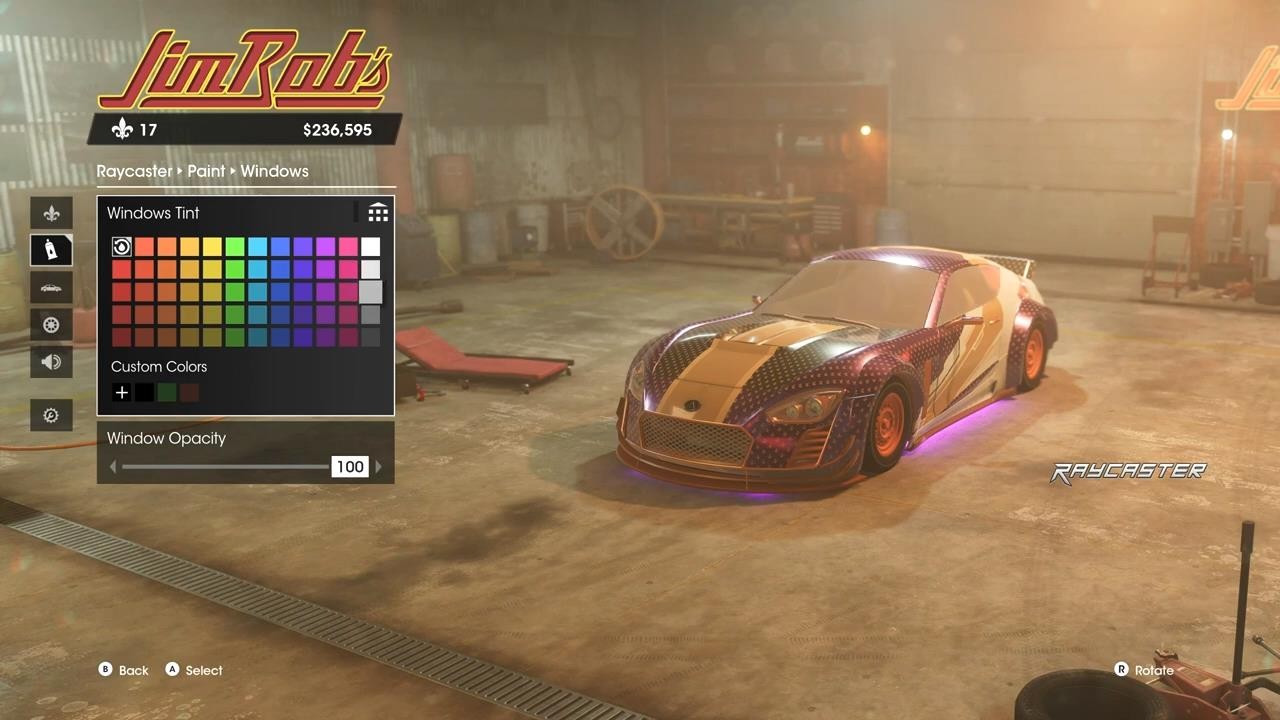Toggle the palette grid view icon
1280x720 pixels.
click(378, 213)
